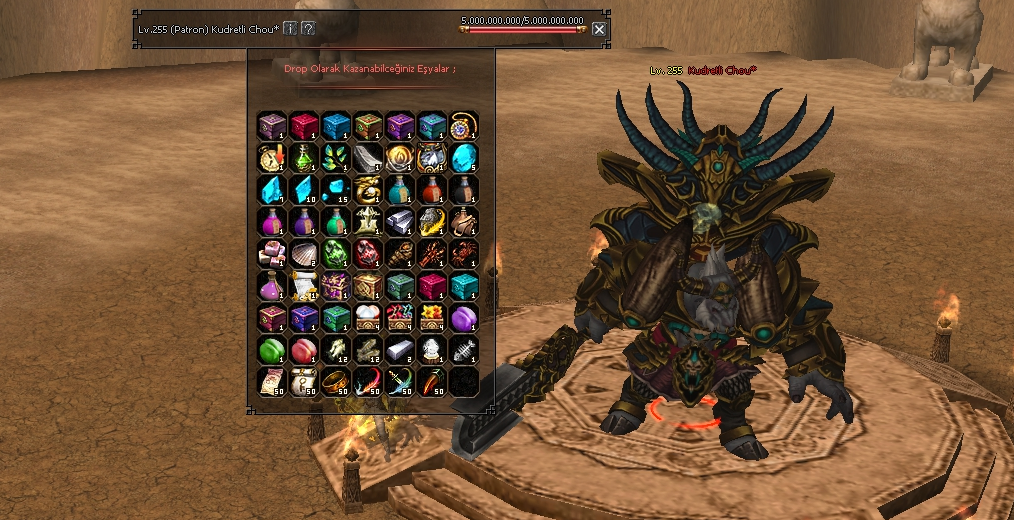Select the fish skeleton item
Screen dimensions: 1014x520
[464, 349]
